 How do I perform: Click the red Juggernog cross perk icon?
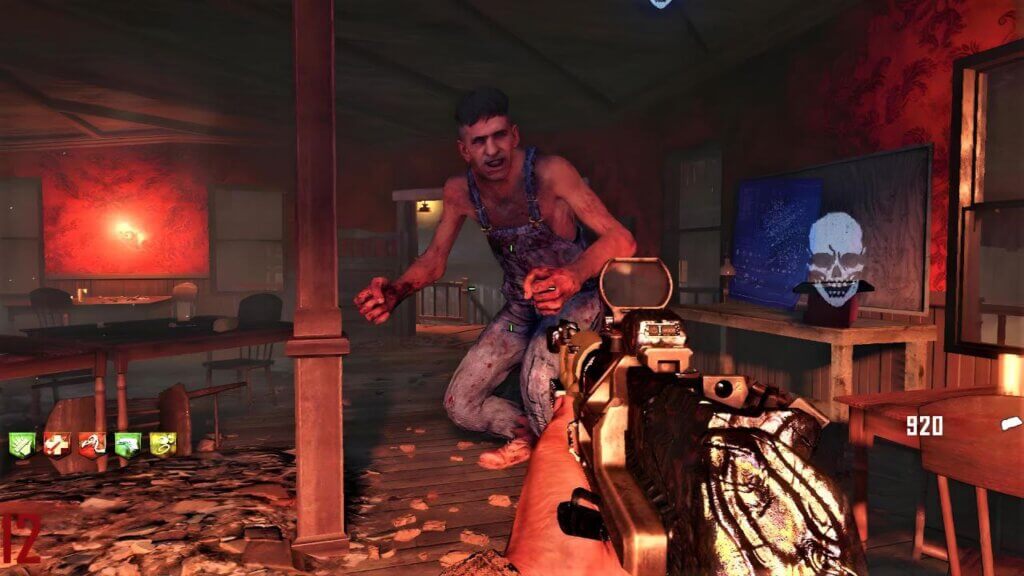coord(57,444)
